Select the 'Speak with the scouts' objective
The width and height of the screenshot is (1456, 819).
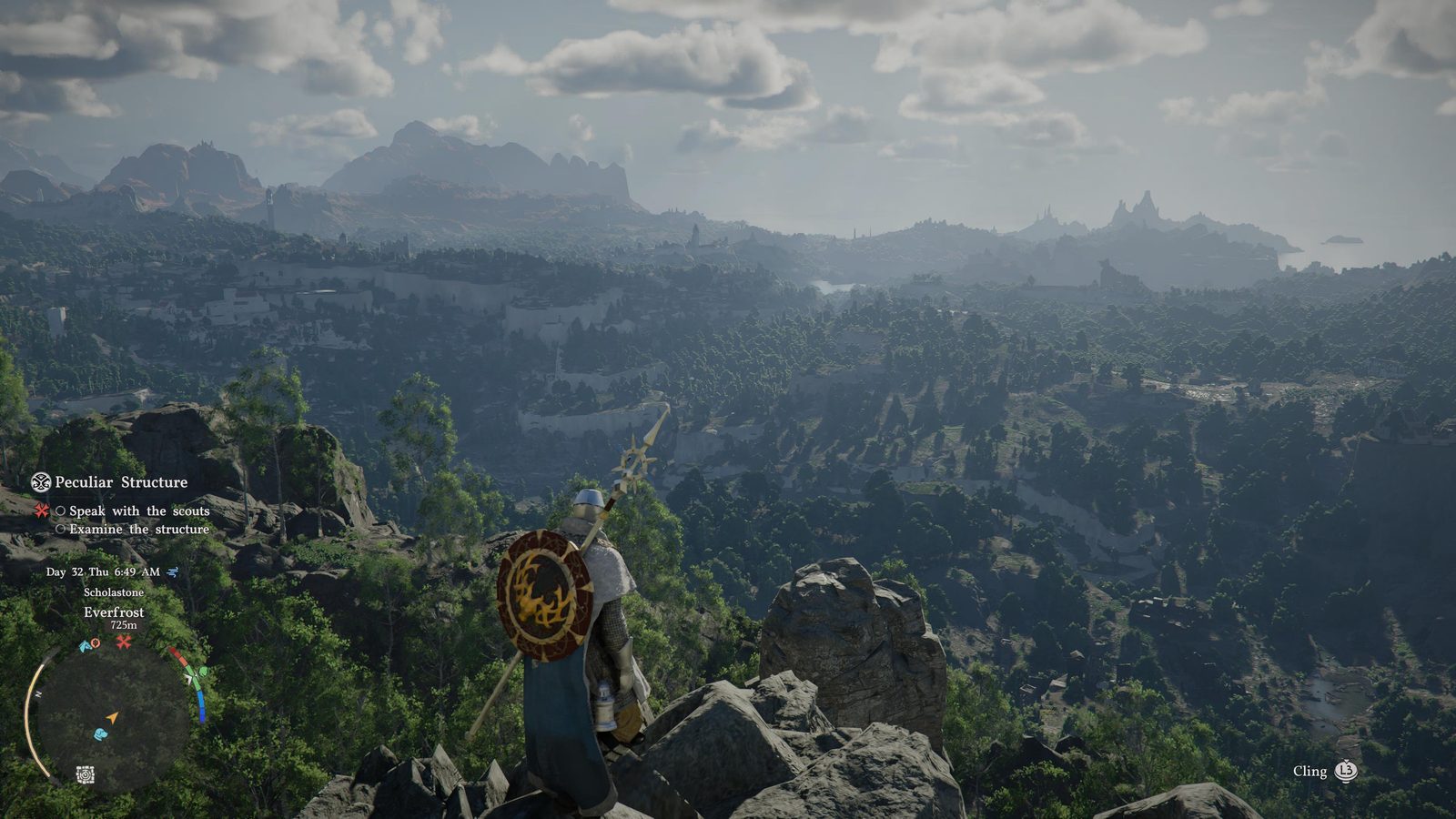138,511
